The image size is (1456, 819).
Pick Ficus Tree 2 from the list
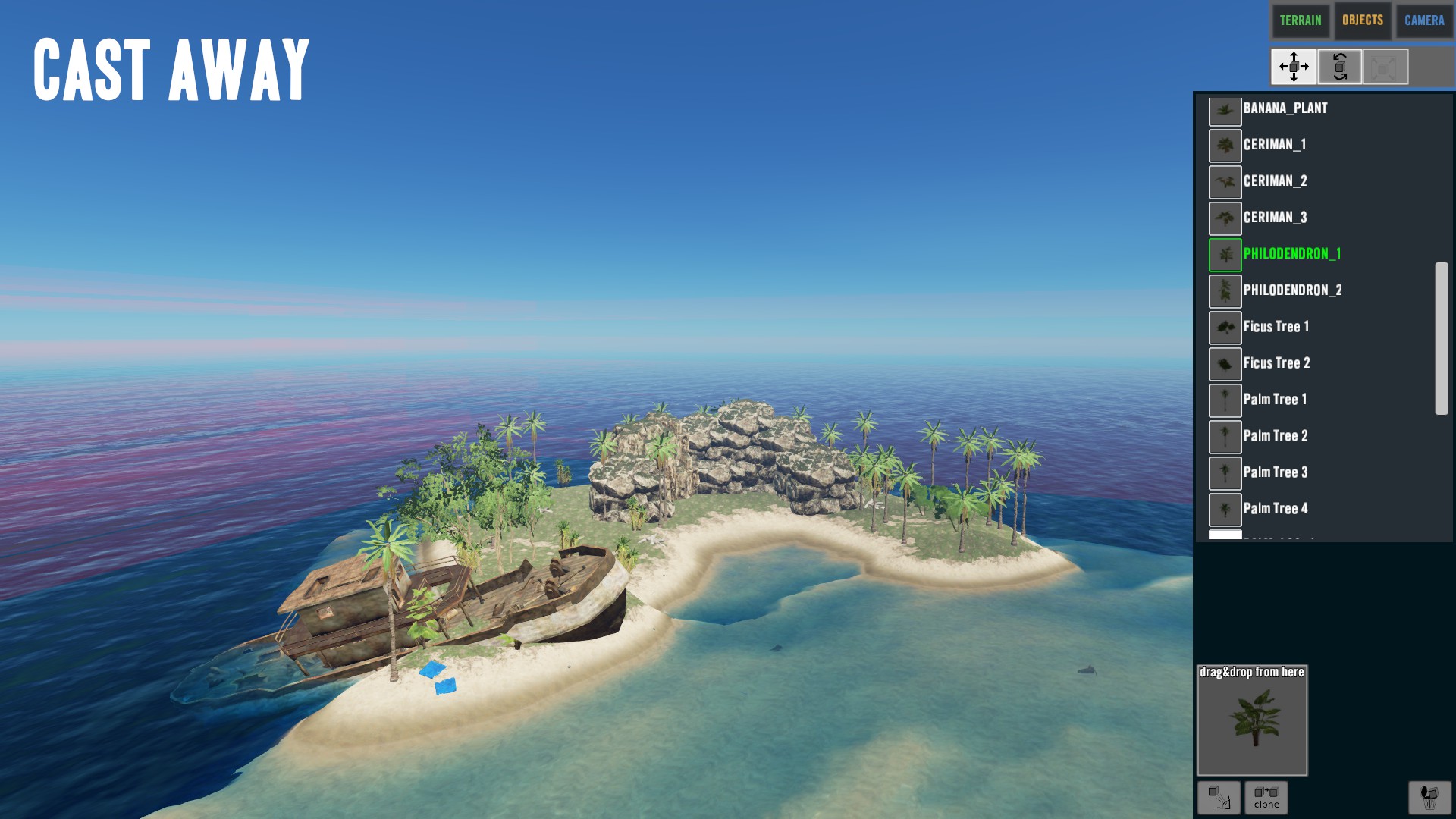(x=1276, y=363)
